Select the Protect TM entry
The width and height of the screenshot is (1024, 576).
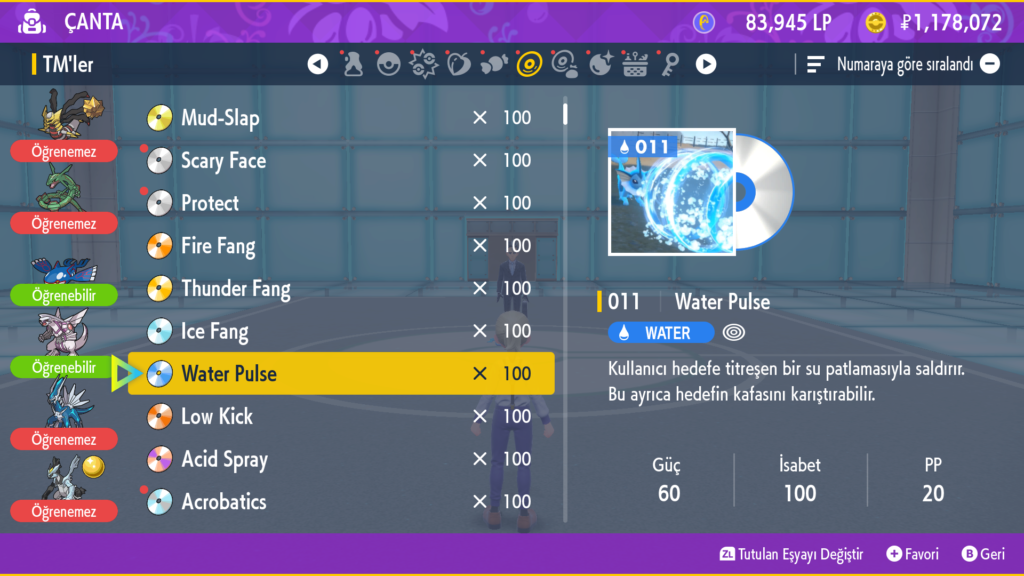point(340,203)
